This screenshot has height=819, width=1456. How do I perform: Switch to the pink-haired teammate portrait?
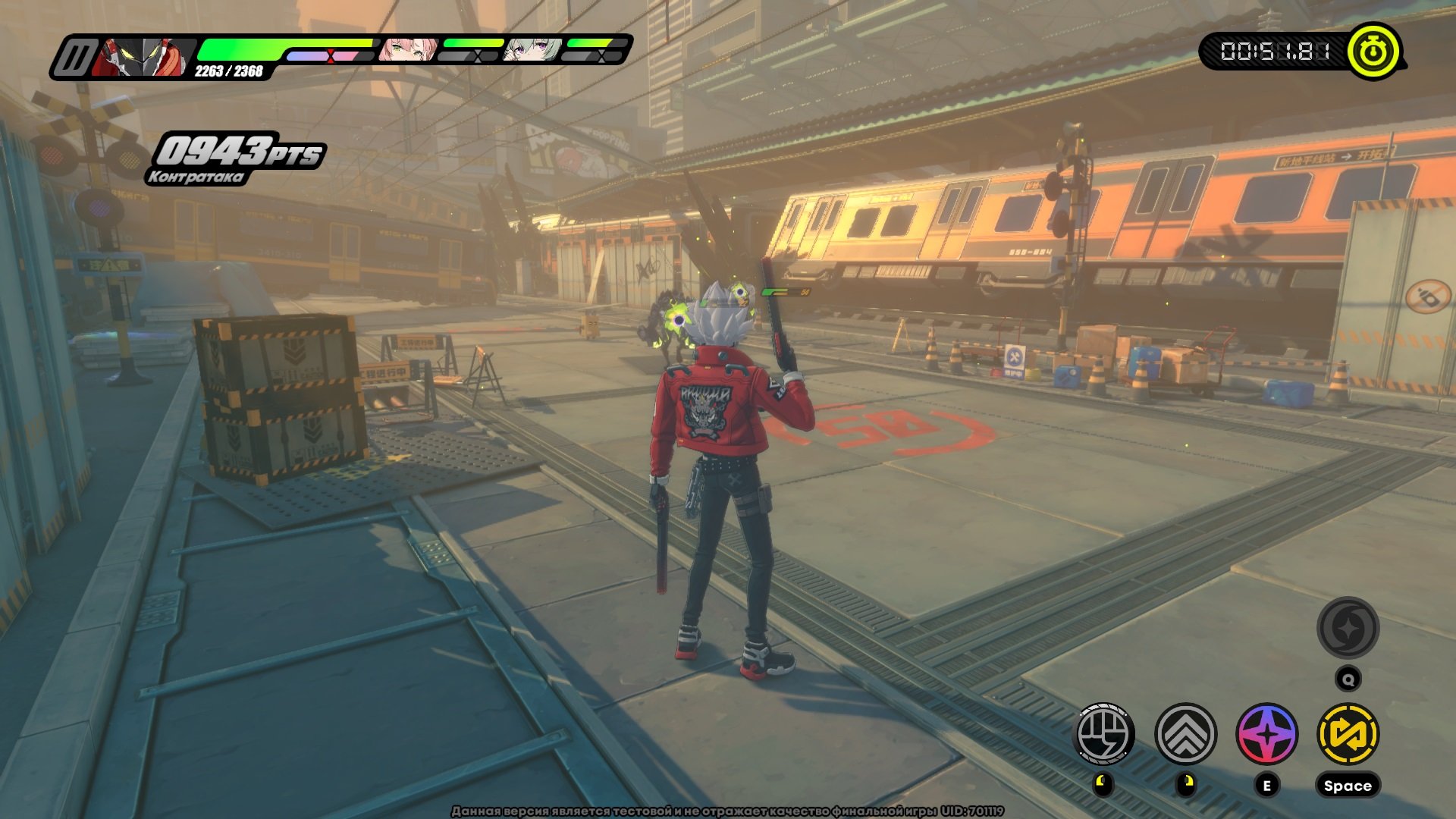(x=409, y=49)
